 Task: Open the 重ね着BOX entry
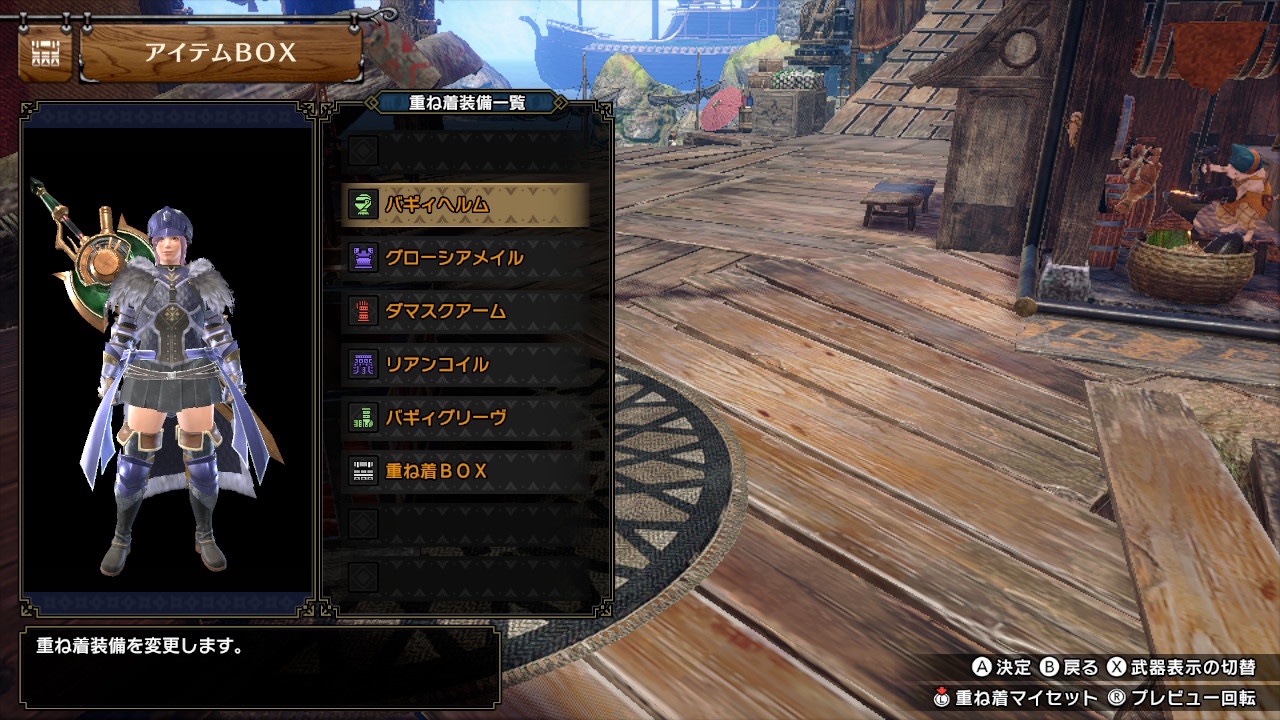click(465, 470)
